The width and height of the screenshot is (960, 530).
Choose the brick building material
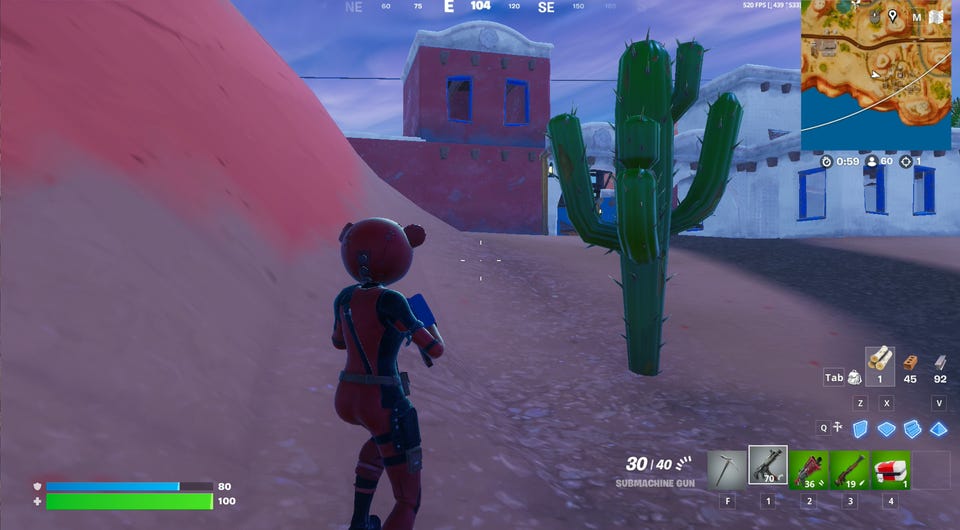[x=910, y=363]
